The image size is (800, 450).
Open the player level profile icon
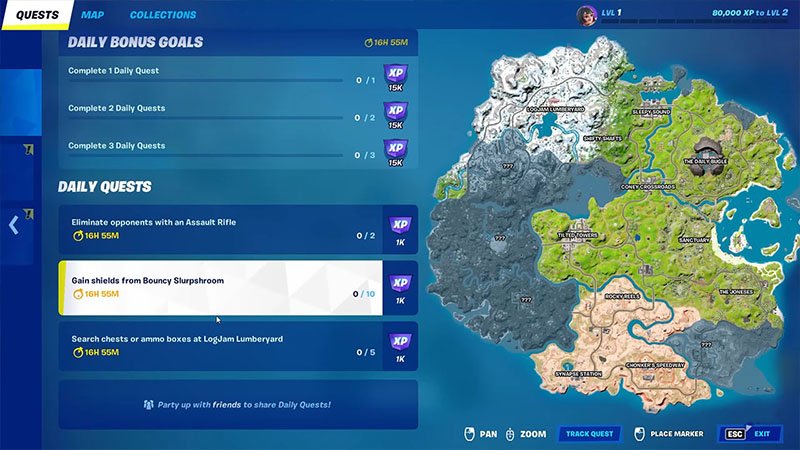[587, 14]
